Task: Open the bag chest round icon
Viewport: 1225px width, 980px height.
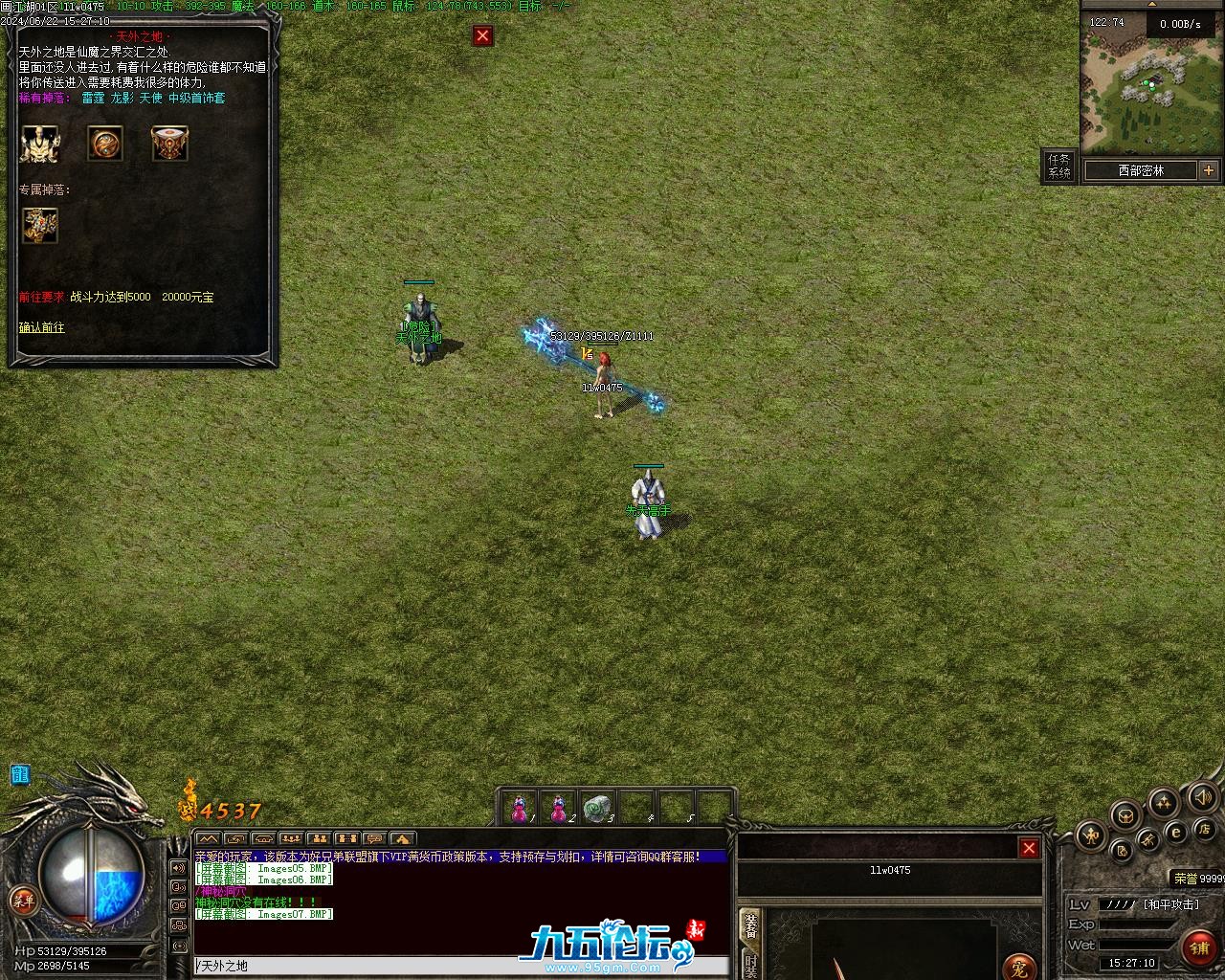Action: 1126,815
